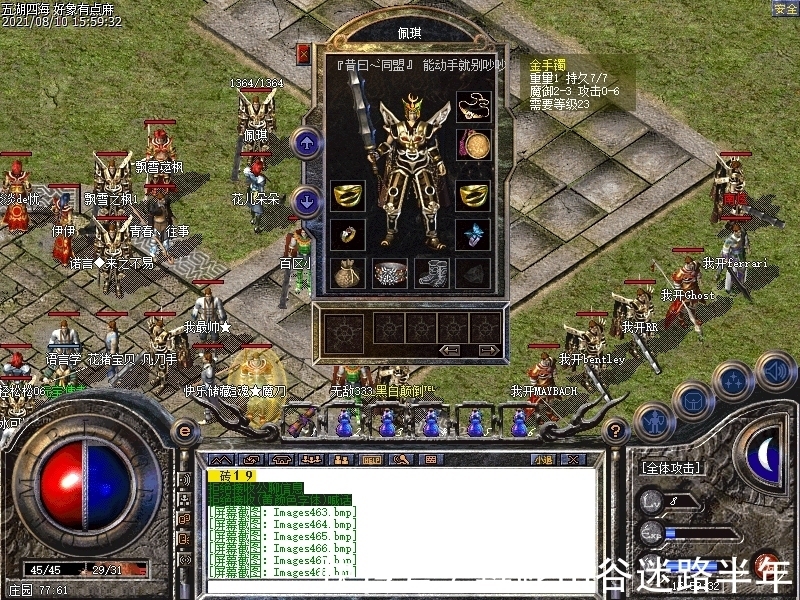Toggle sound with the speaker button
This screenshot has height=600, width=800.
click(775, 371)
